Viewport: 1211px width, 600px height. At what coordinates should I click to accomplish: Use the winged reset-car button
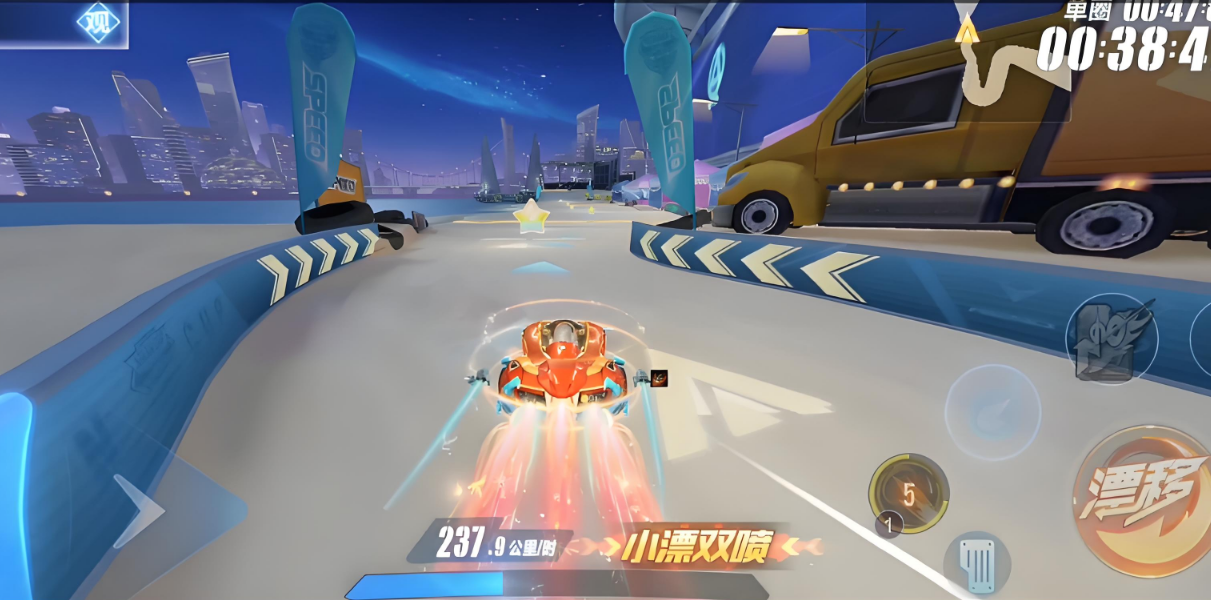pos(1111,339)
